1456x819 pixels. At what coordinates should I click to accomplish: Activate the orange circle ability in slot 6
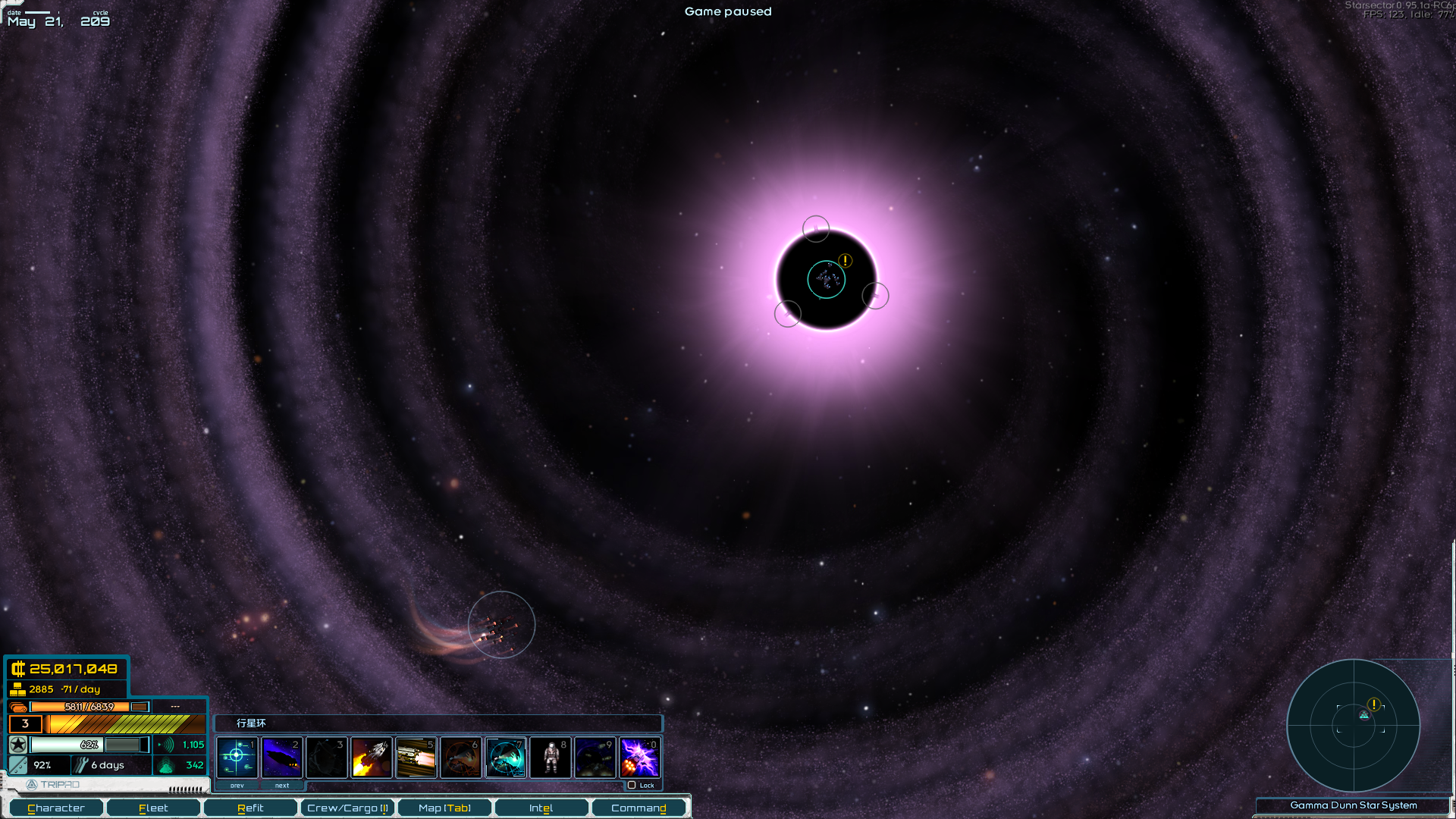pos(461,757)
